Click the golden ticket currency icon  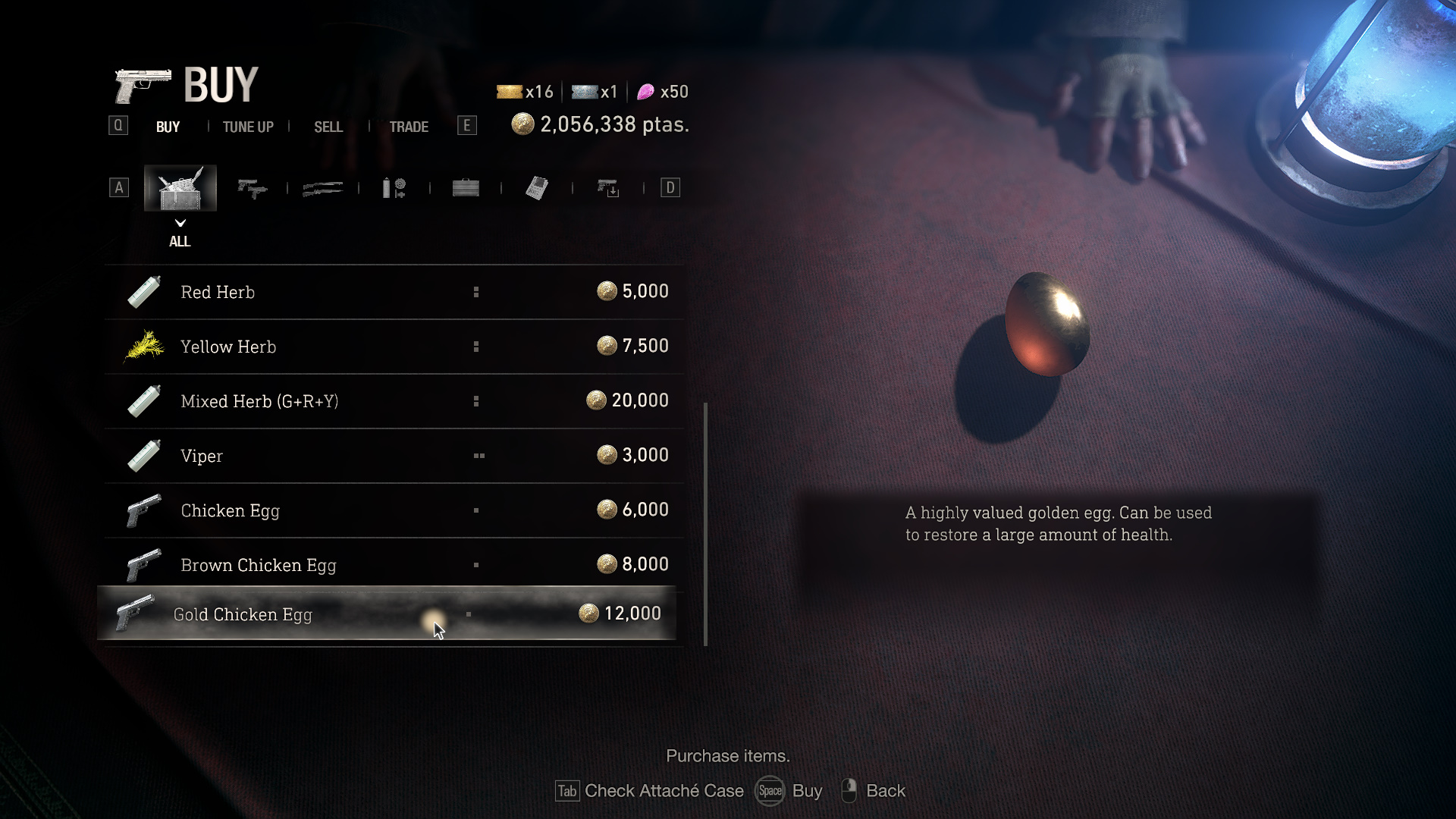pyautogui.click(x=510, y=92)
